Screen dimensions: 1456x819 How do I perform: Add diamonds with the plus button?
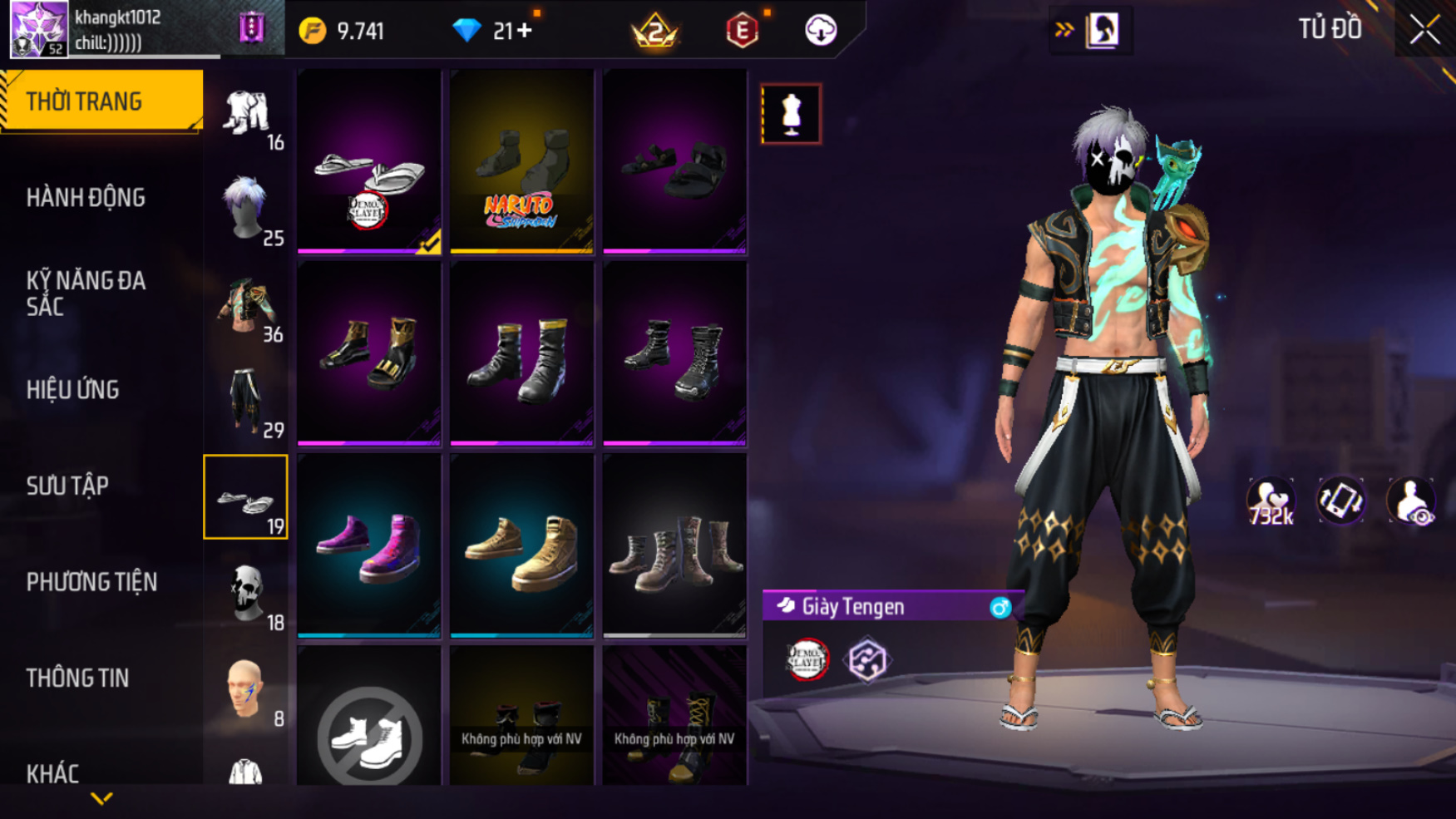[525, 31]
